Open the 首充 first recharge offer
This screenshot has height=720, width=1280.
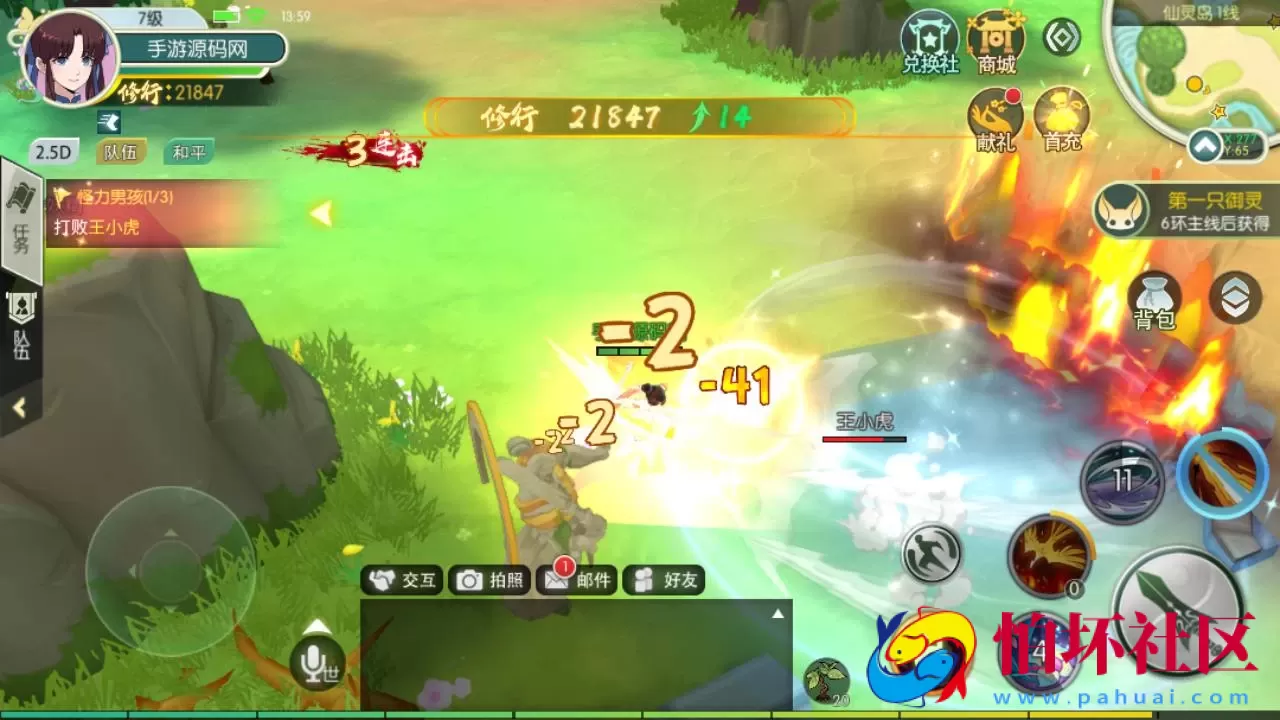pyautogui.click(x=1061, y=118)
